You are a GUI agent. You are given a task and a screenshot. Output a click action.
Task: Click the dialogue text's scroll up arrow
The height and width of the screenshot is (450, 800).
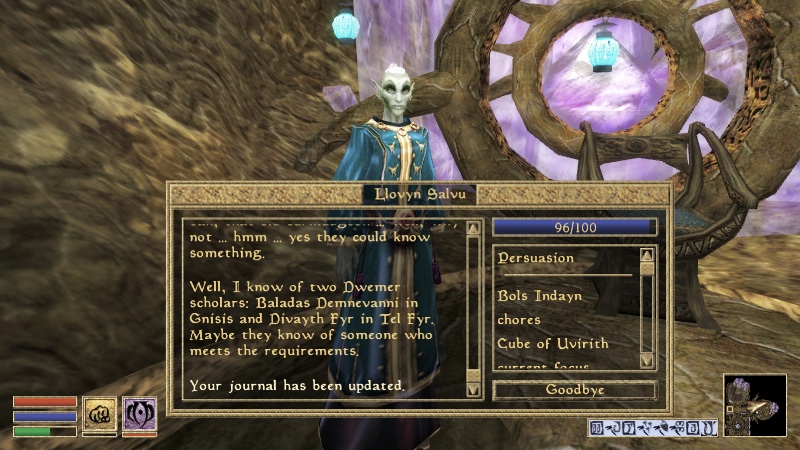474,227
